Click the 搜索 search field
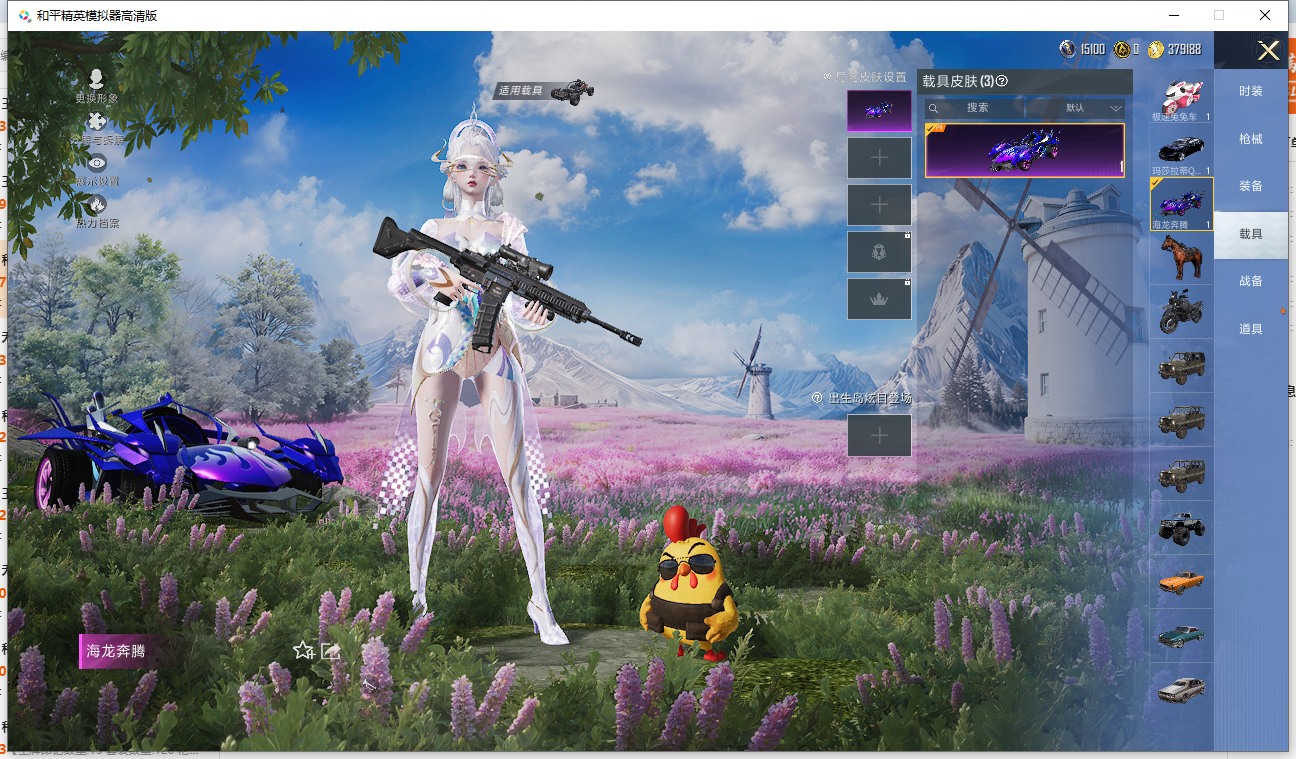 coord(976,108)
